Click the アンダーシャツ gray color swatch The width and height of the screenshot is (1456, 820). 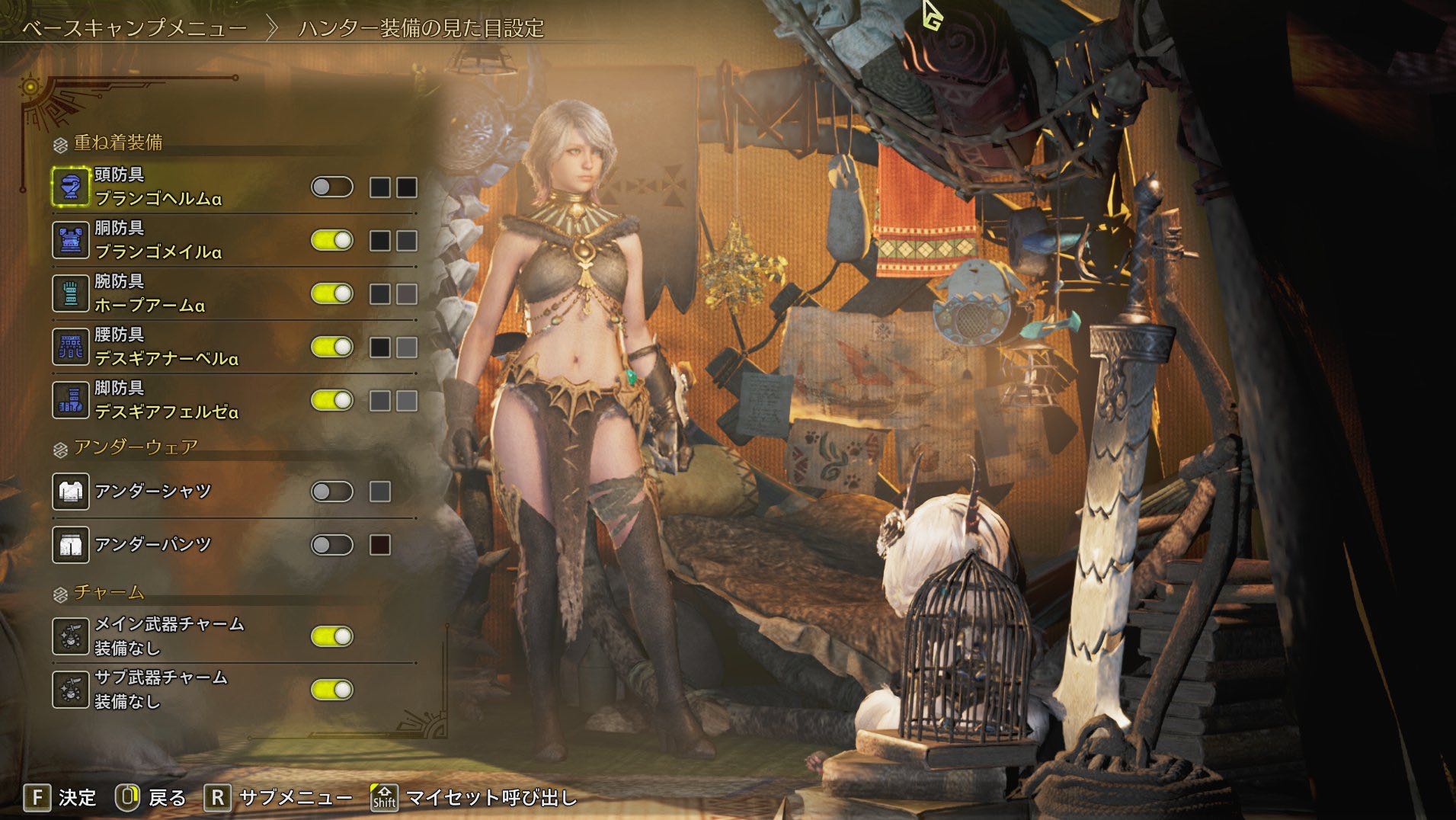coord(380,492)
